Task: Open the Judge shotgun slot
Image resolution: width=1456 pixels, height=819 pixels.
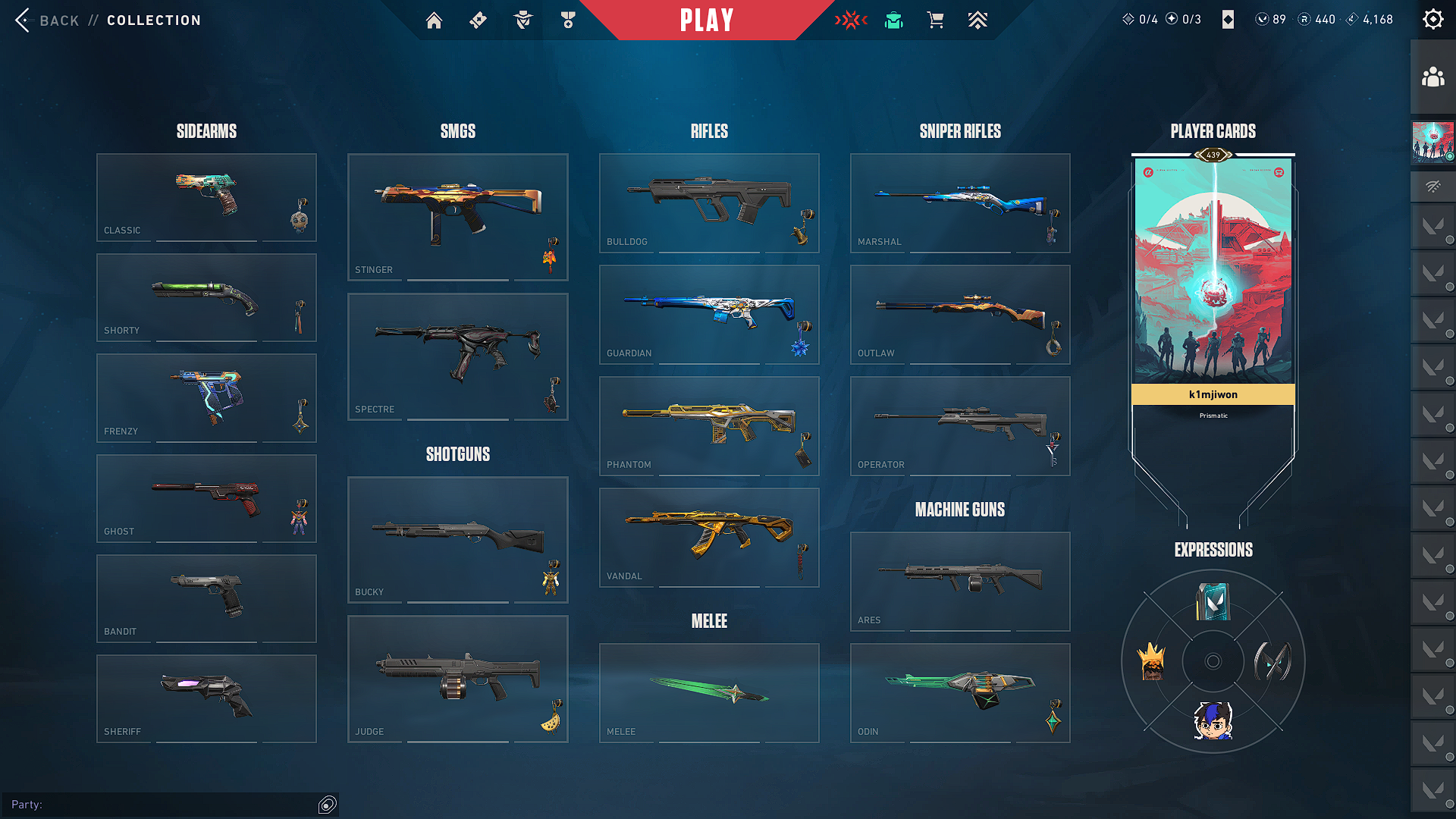Action: [457, 678]
